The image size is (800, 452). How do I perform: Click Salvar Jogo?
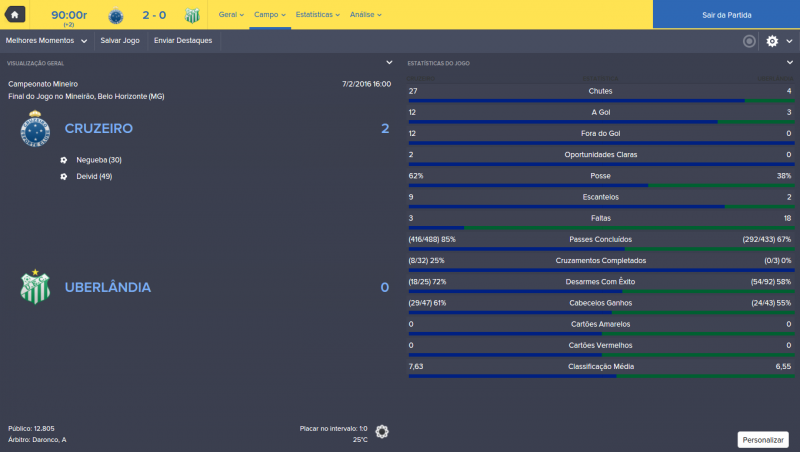pyautogui.click(x=120, y=41)
